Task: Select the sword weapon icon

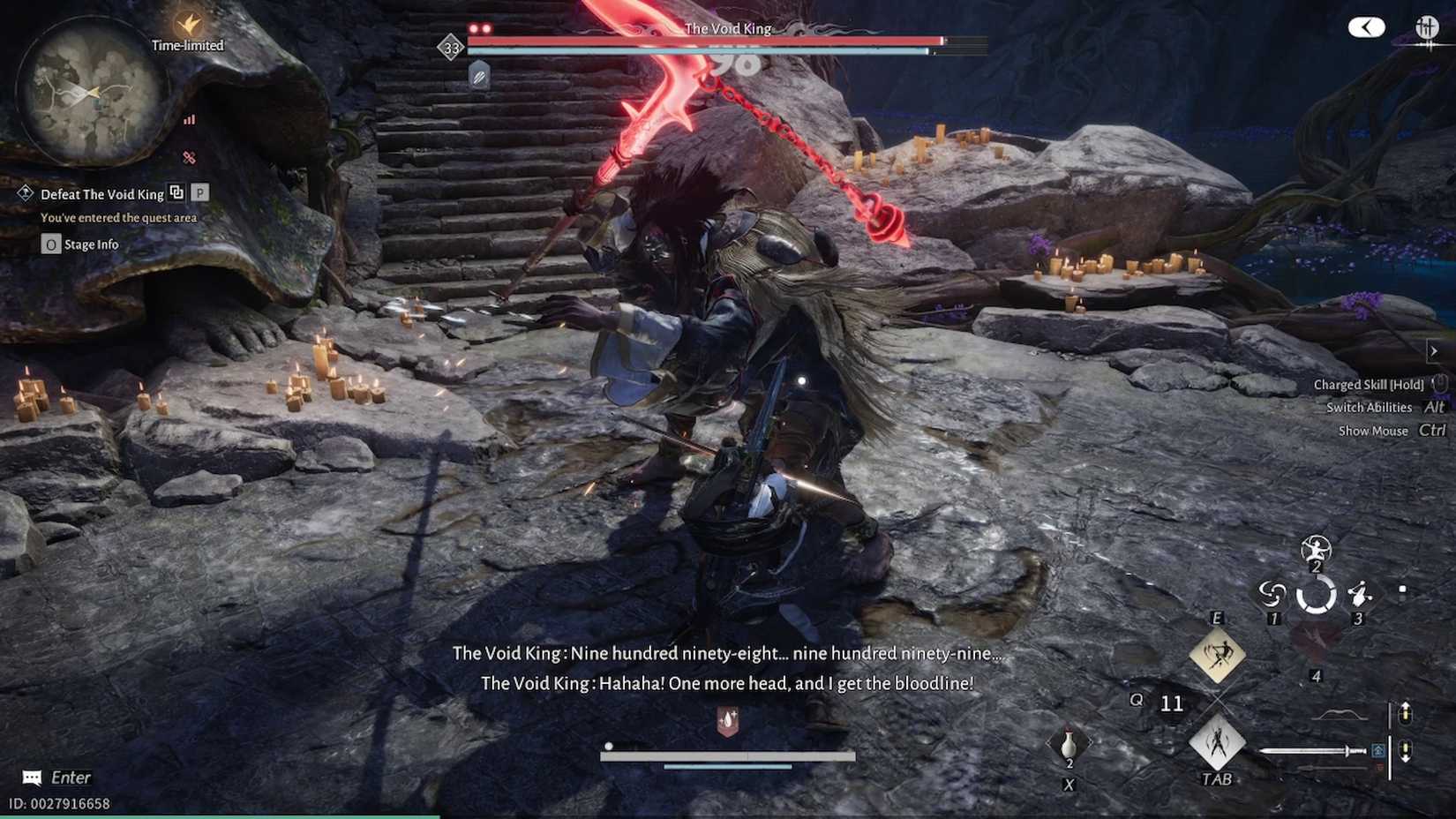Action: click(1311, 751)
